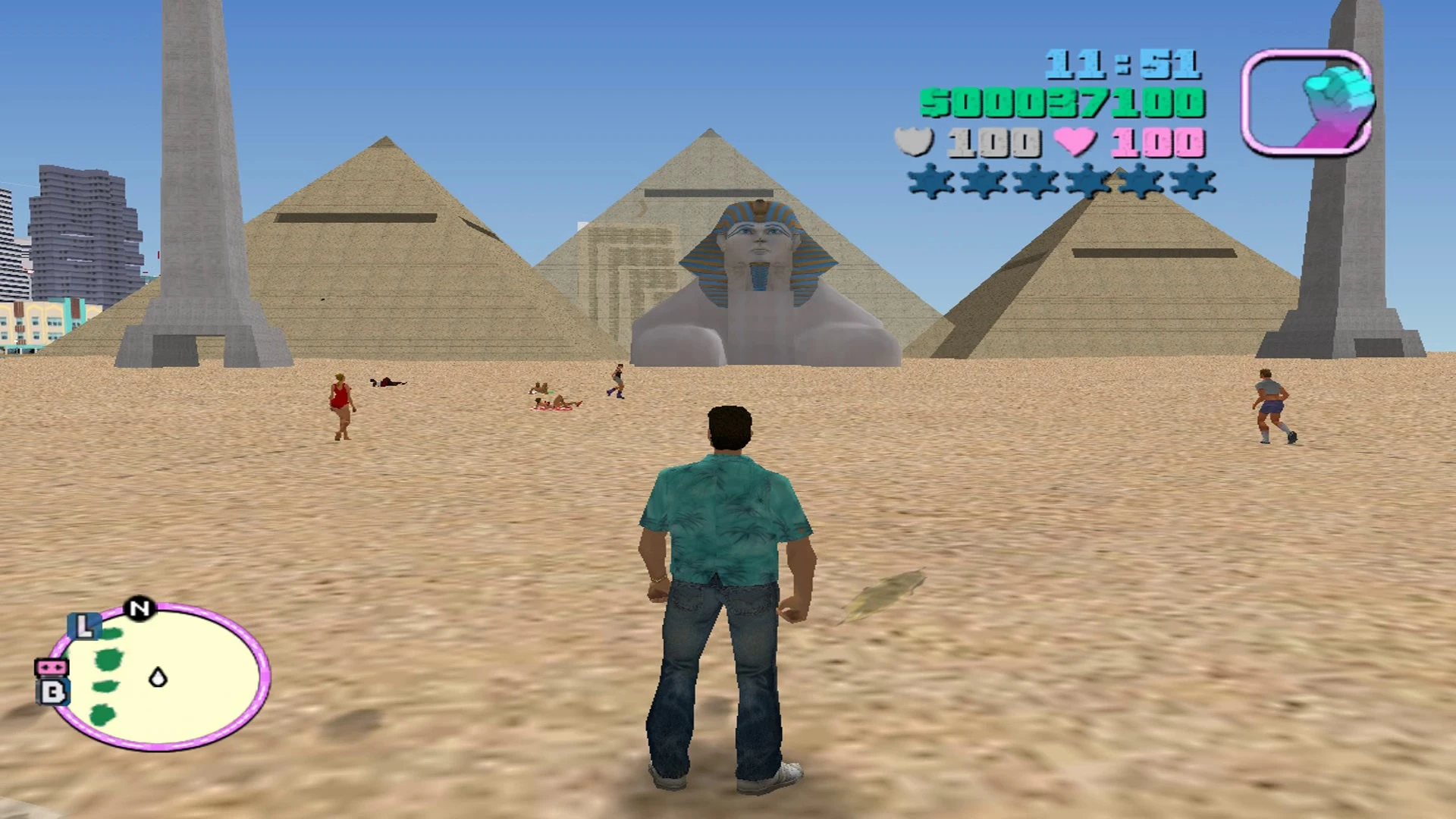Click the in-game clock showing 11:51
The height and width of the screenshot is (819, 1456).
click(1122, 62)
